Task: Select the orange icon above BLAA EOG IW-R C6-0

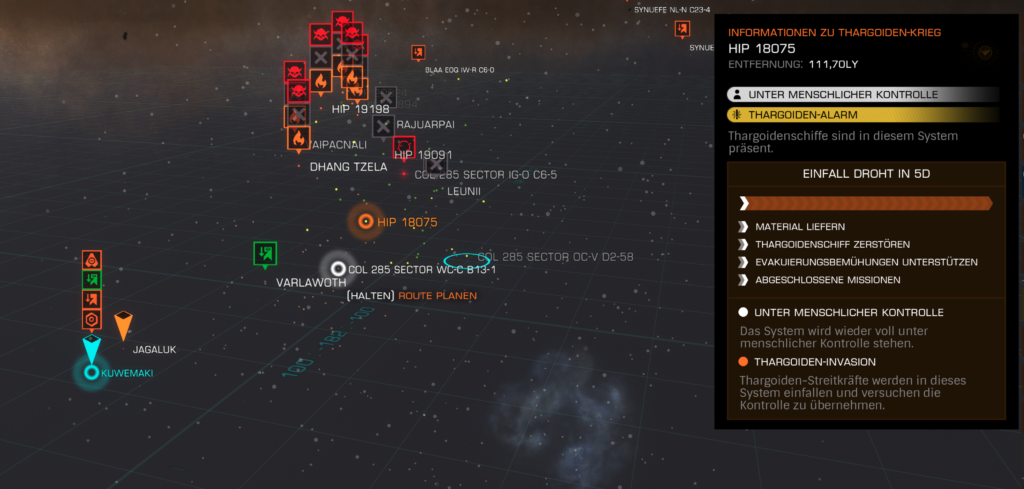Action: click(418, 53)
